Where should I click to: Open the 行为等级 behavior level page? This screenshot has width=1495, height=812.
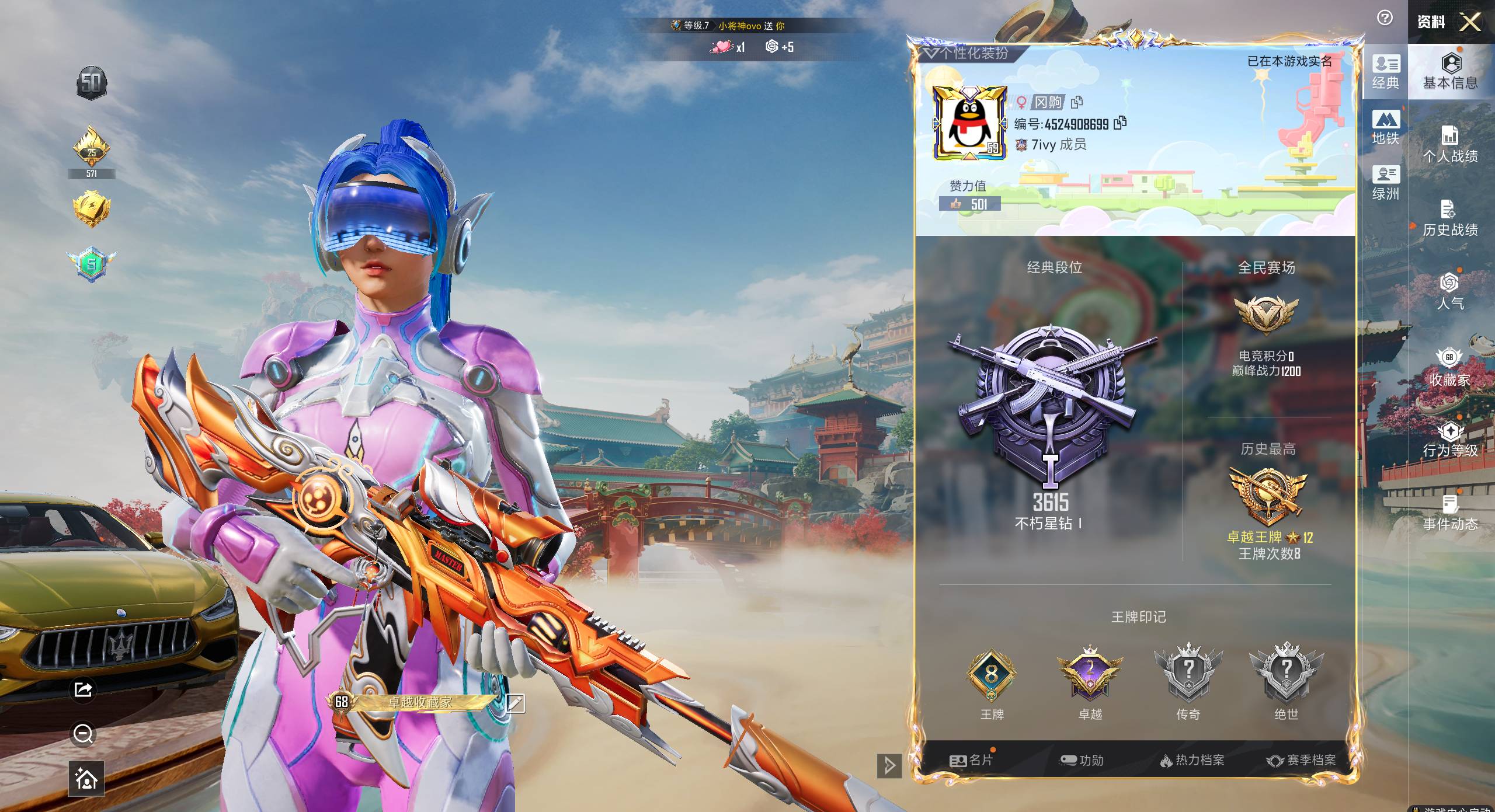coord(1450,440)
